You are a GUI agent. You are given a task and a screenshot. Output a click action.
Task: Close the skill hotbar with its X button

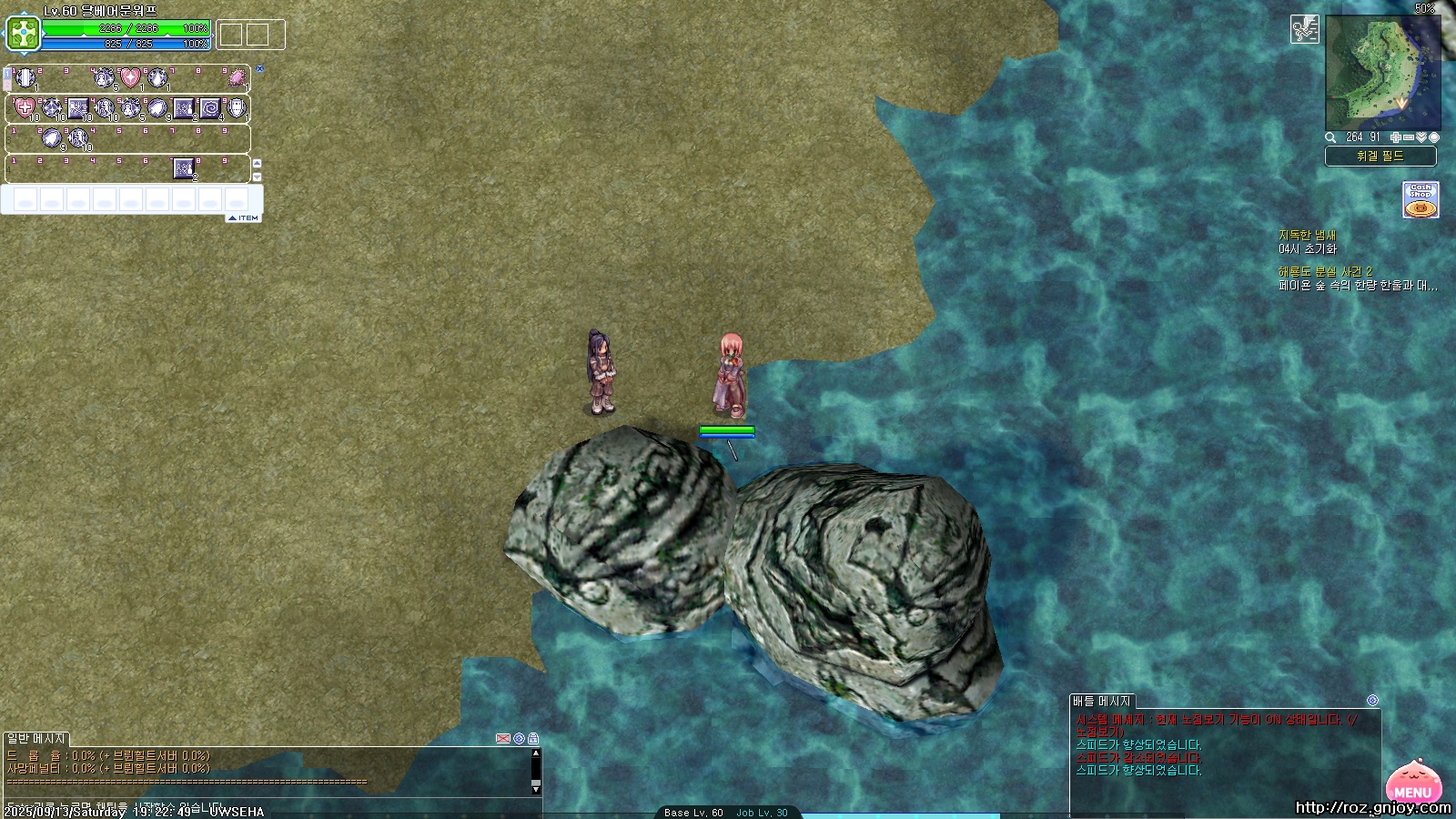259,68
